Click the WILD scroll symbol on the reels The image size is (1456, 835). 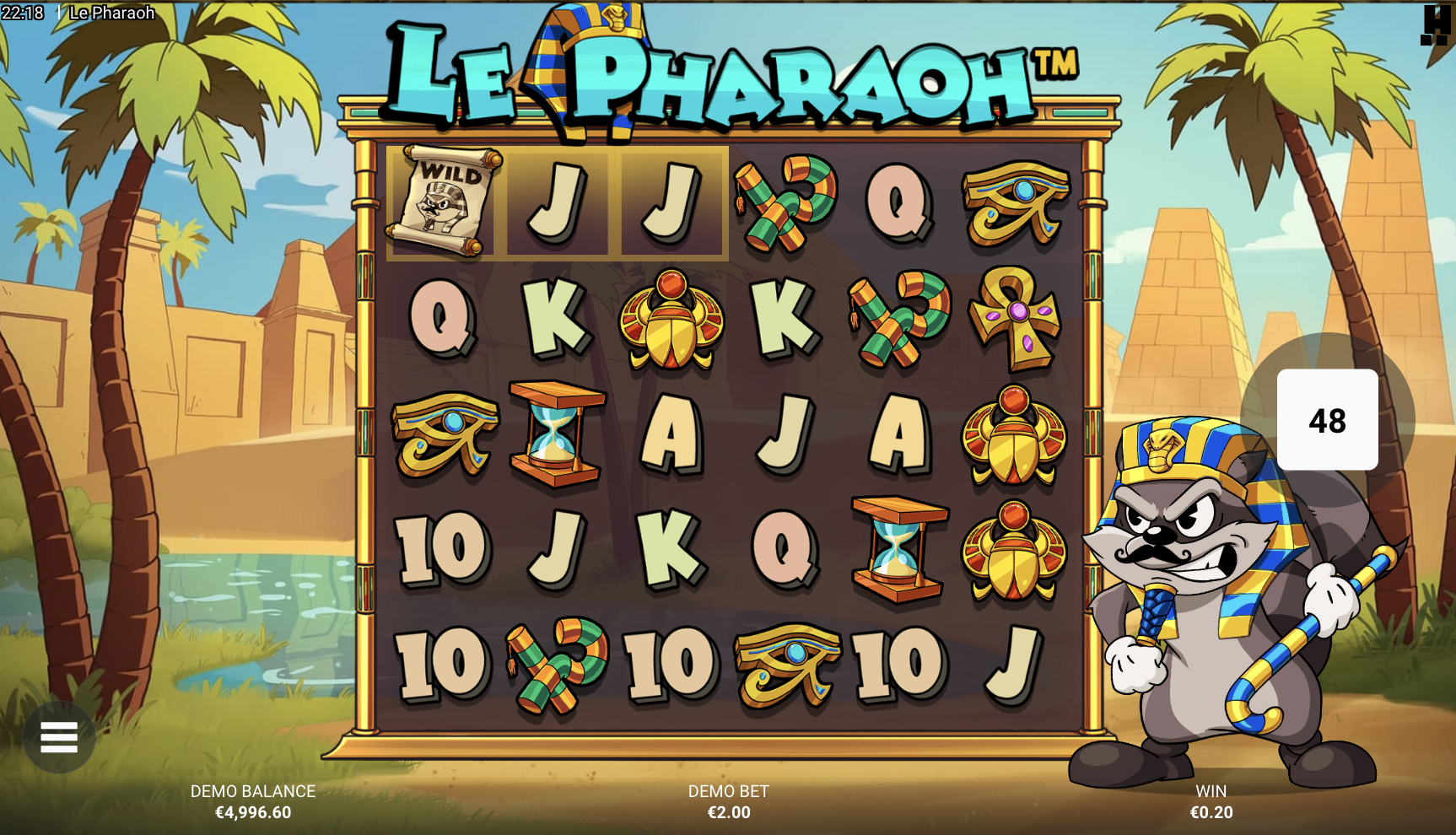pos(445,202)
